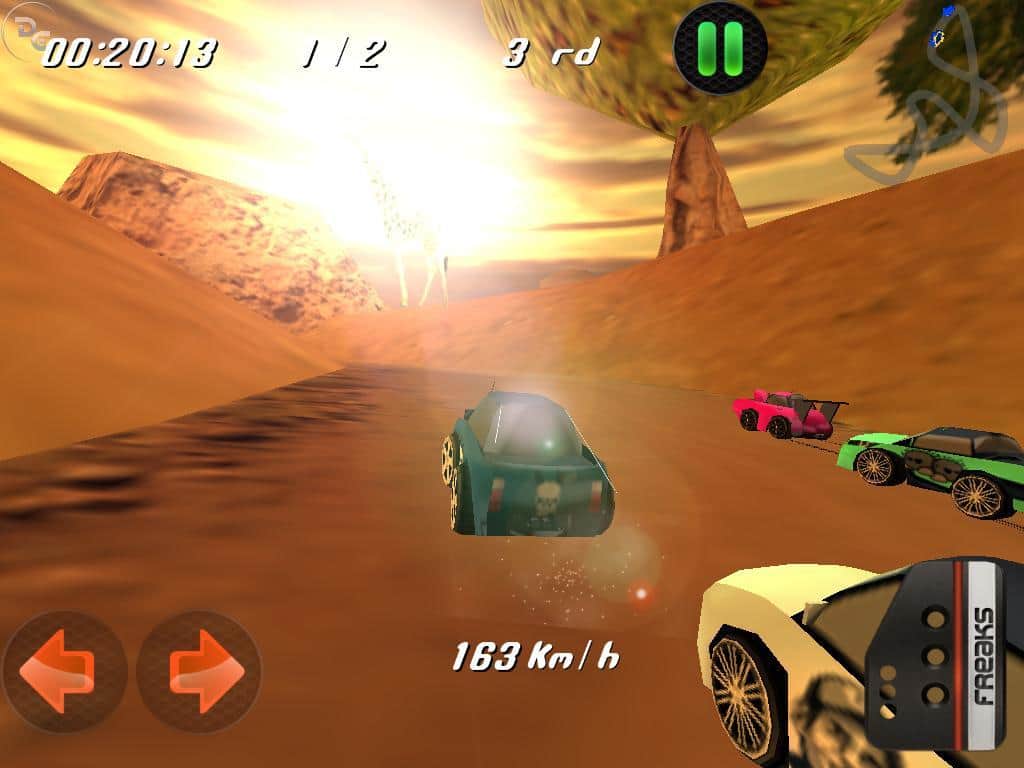Steer left with the orange arrow
Image resolution: width=1024 pixels, height=768 pixels.
coord(65,671)
